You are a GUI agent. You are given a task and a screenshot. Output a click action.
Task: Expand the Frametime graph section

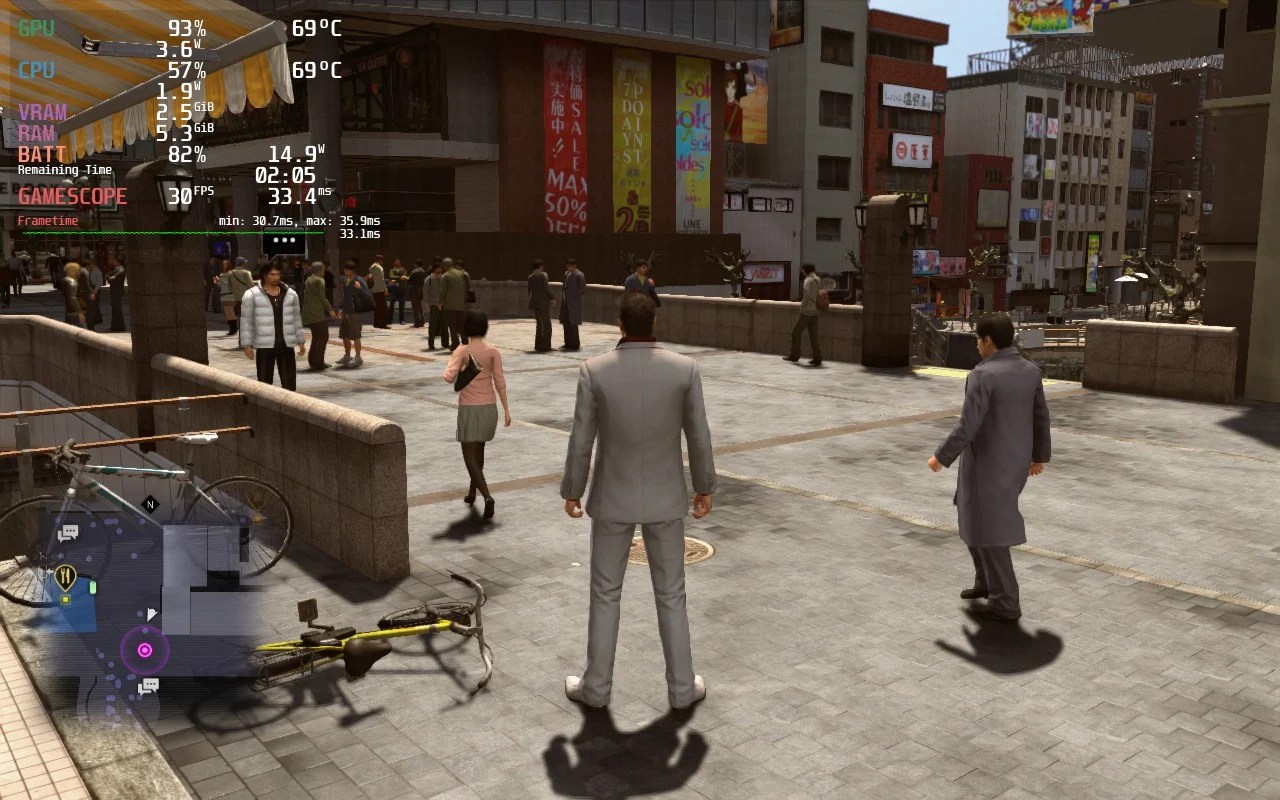[x=48, y=219]
